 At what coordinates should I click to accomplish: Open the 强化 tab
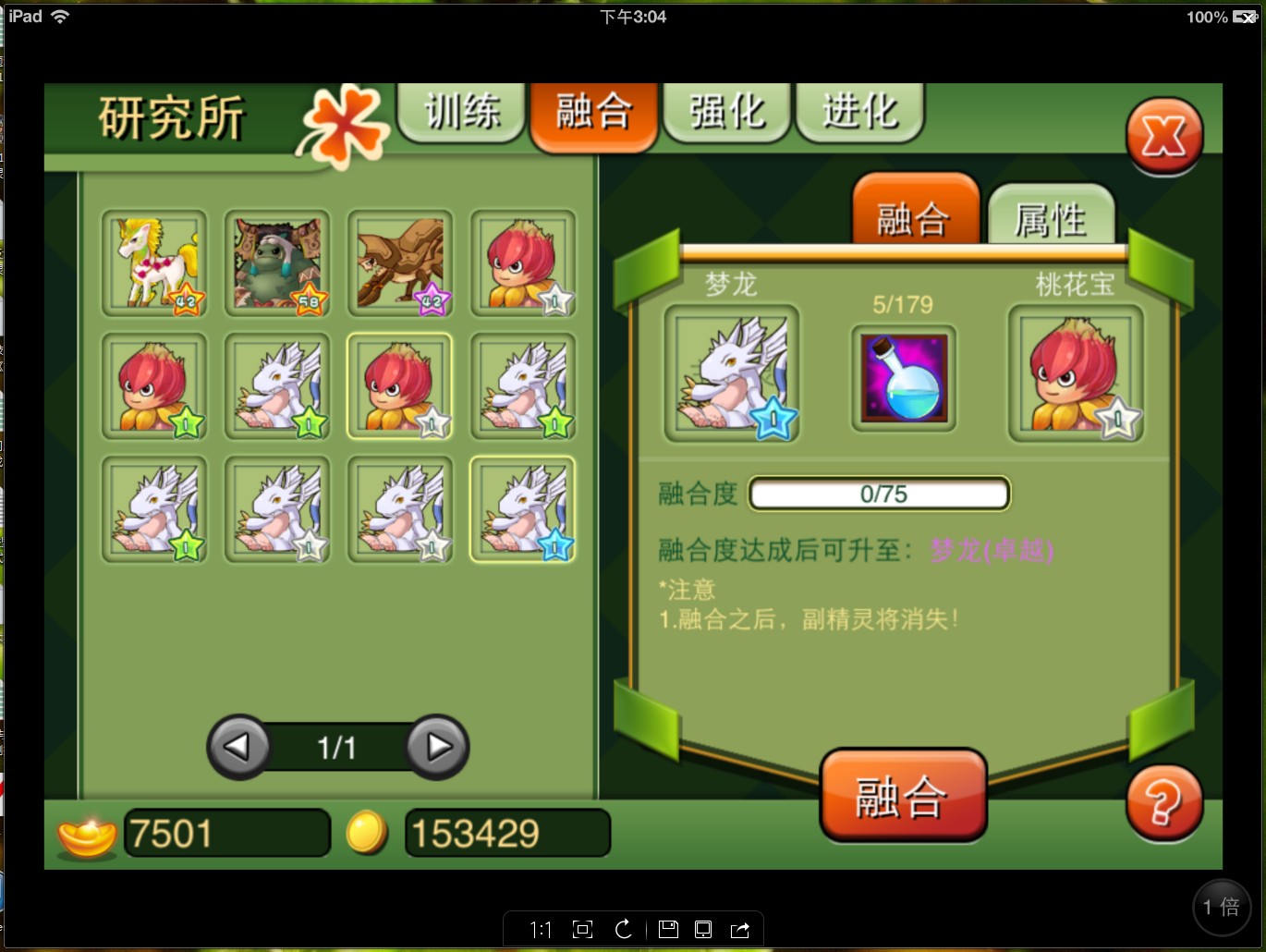(727, 113)
